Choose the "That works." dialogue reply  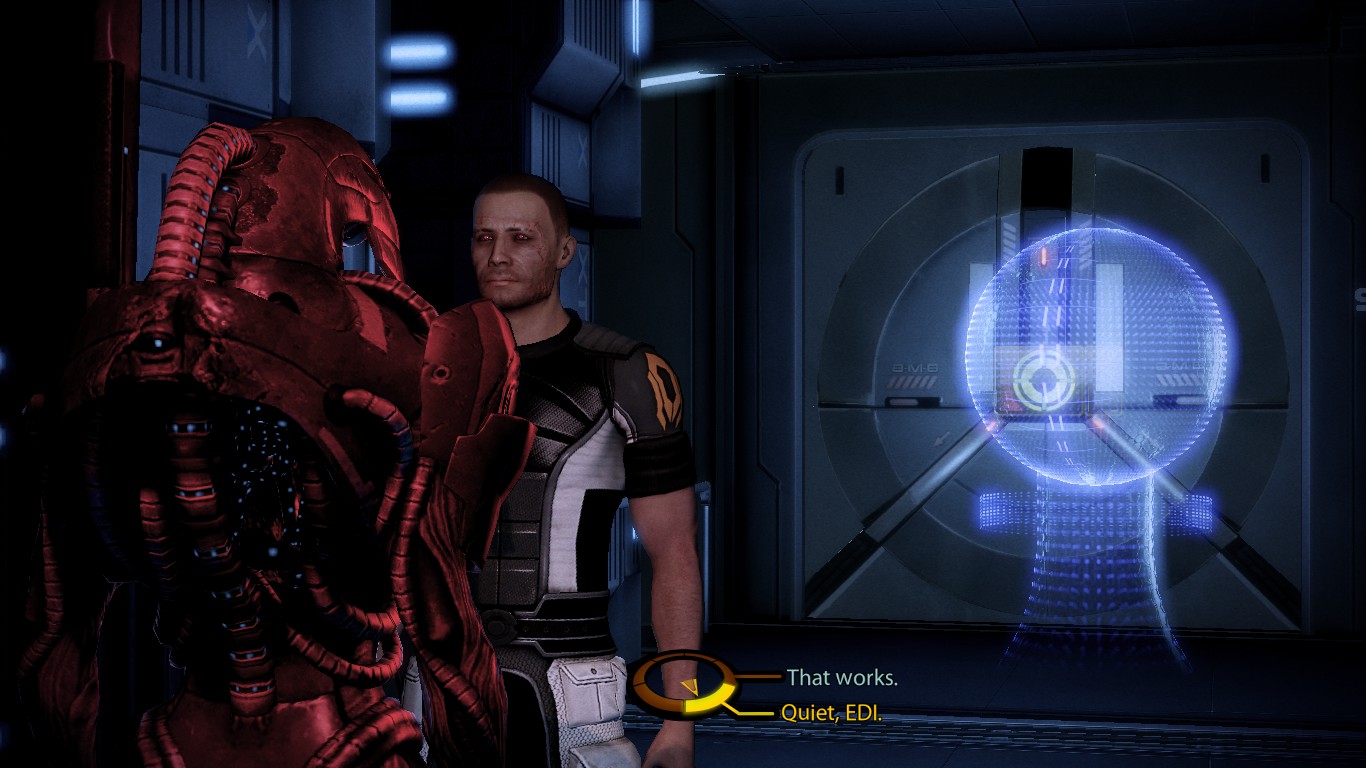[x=842, y=678]
